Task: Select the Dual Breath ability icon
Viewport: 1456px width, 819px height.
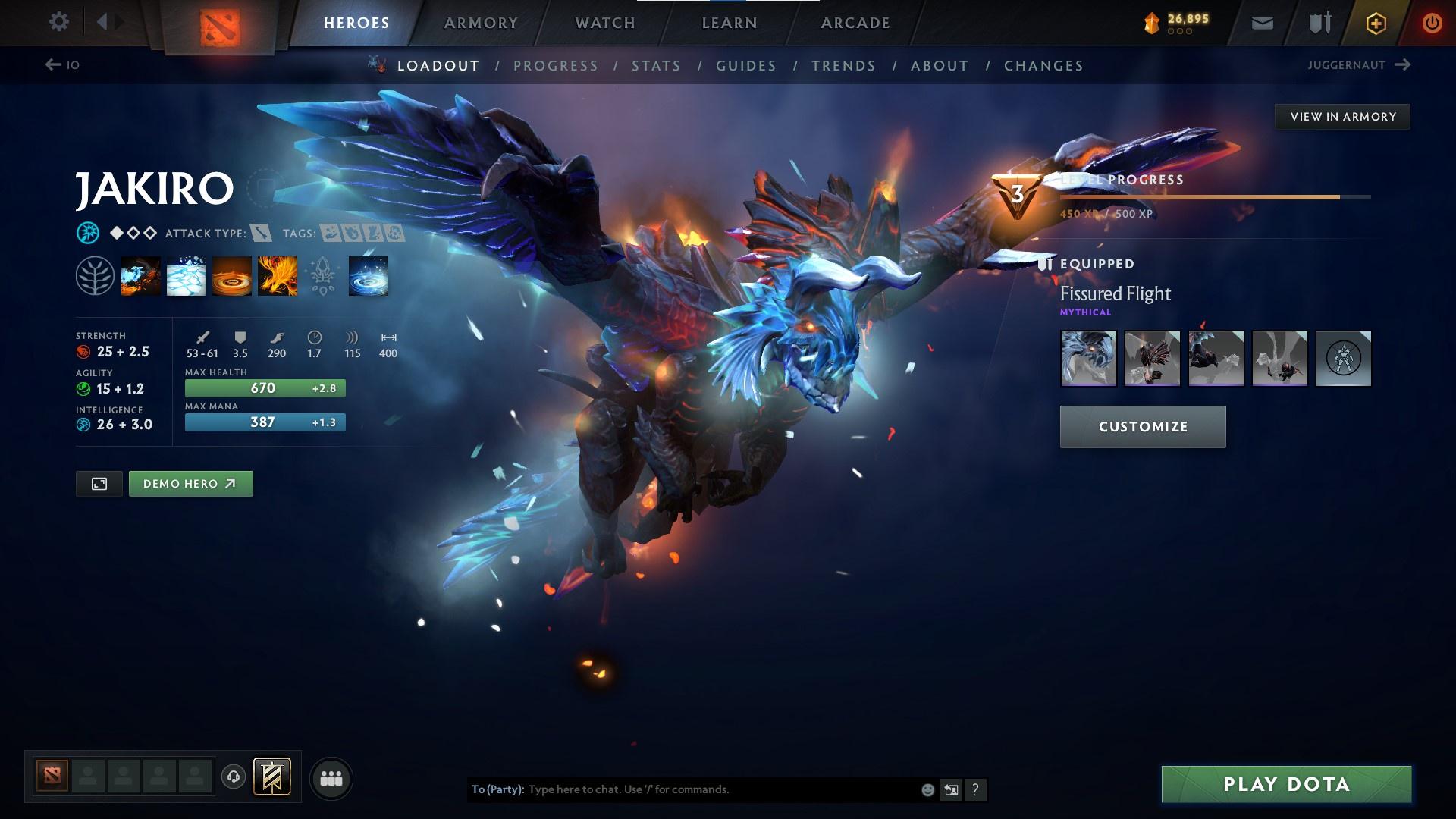Action: tap(140, 275)
